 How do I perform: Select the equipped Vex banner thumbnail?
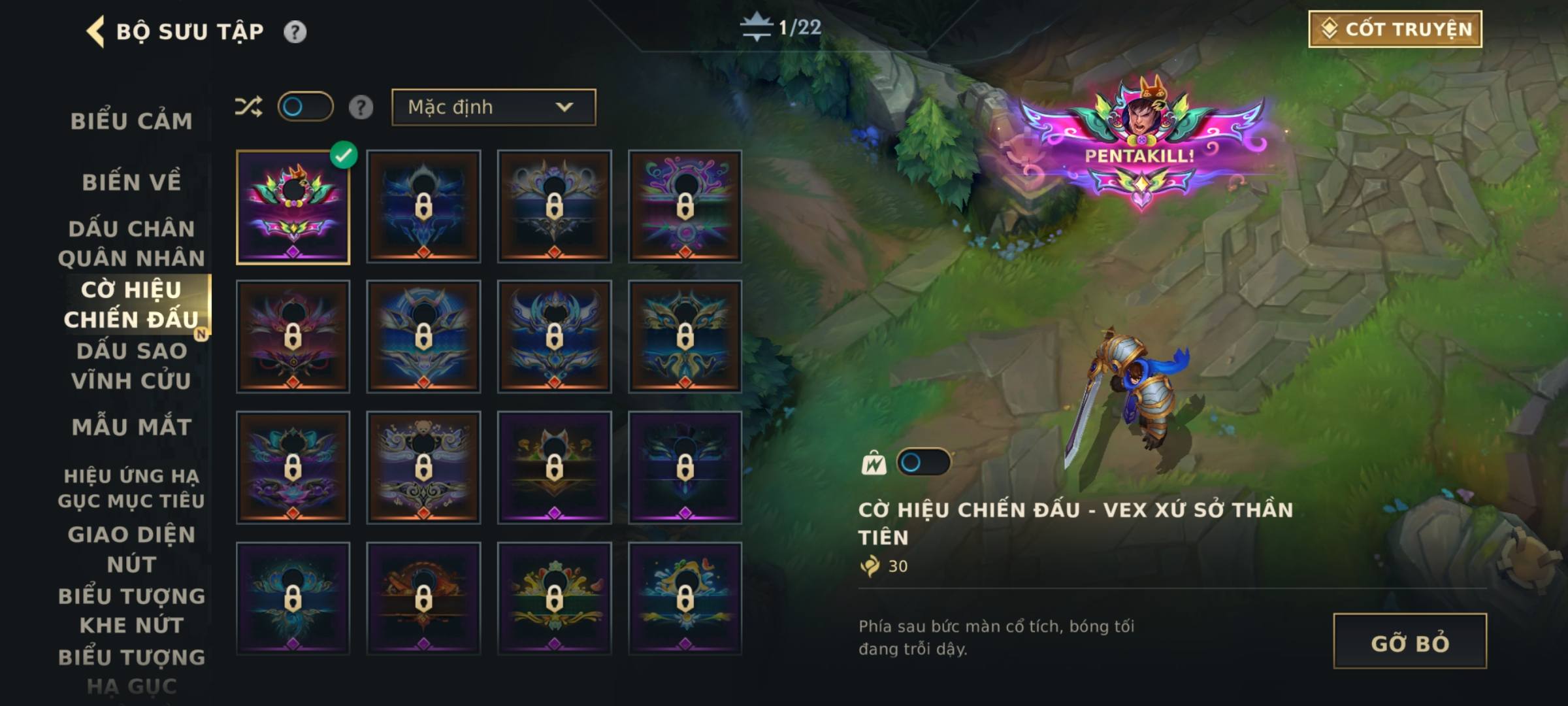(293, 207)
